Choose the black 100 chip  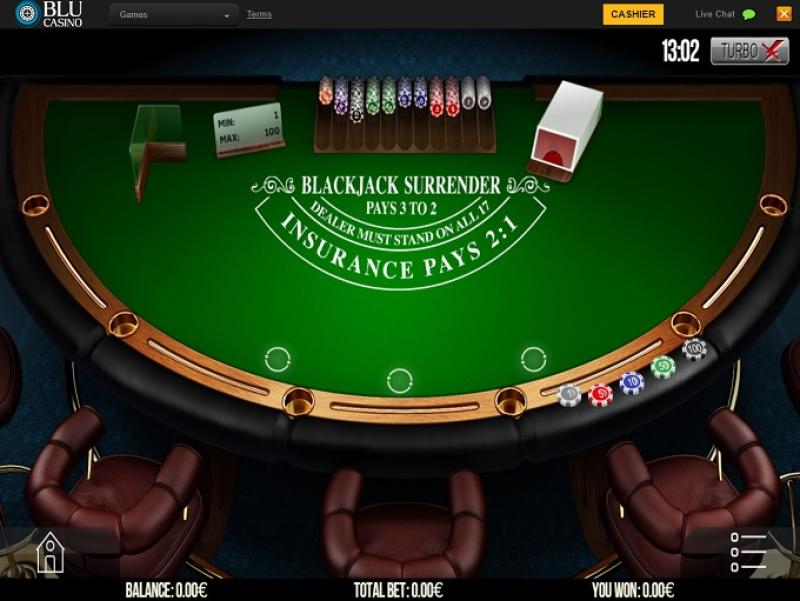point(694,349)
